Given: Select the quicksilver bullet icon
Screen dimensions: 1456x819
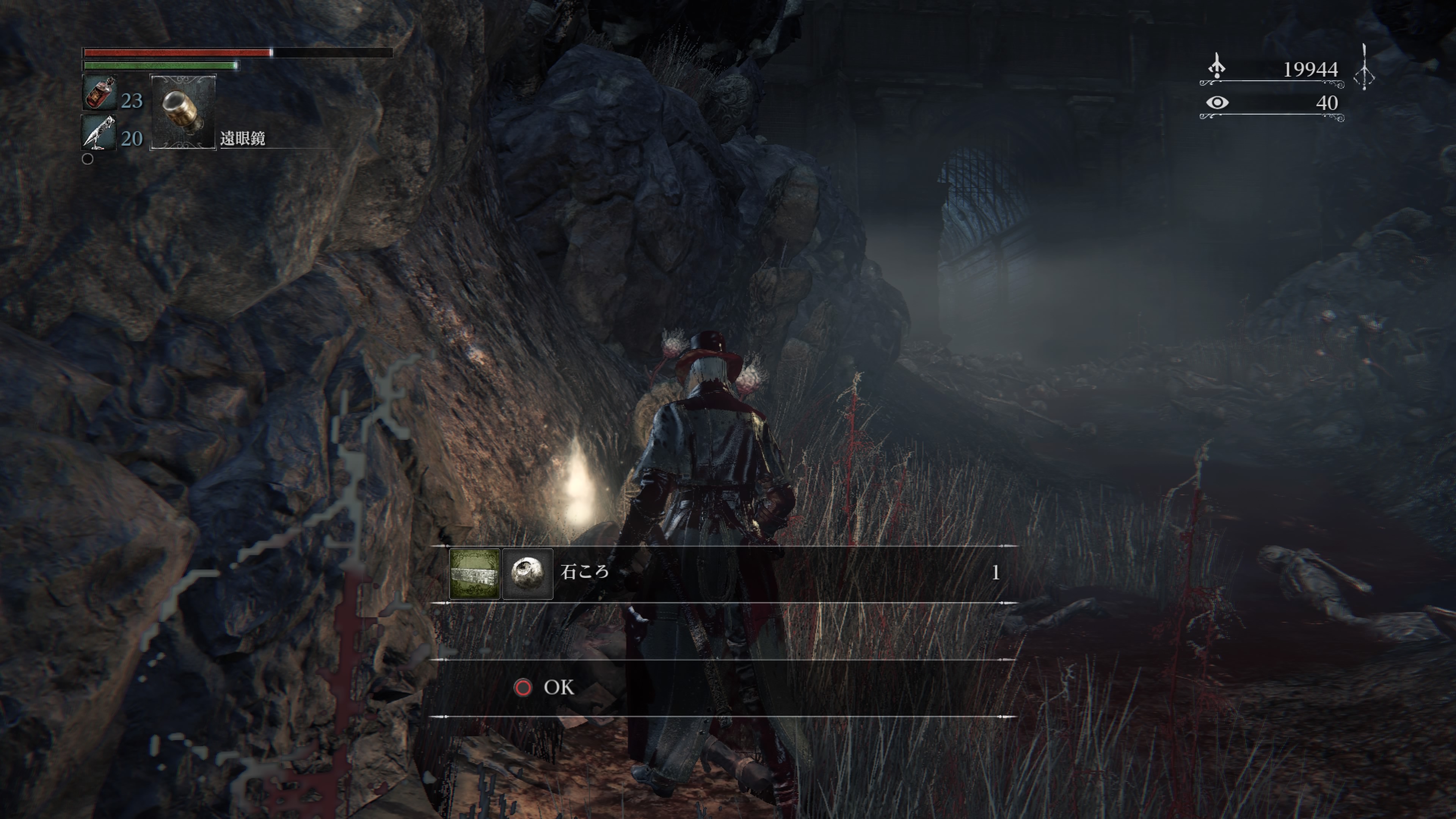Looking at the screenshot, I should pos(99,132).
